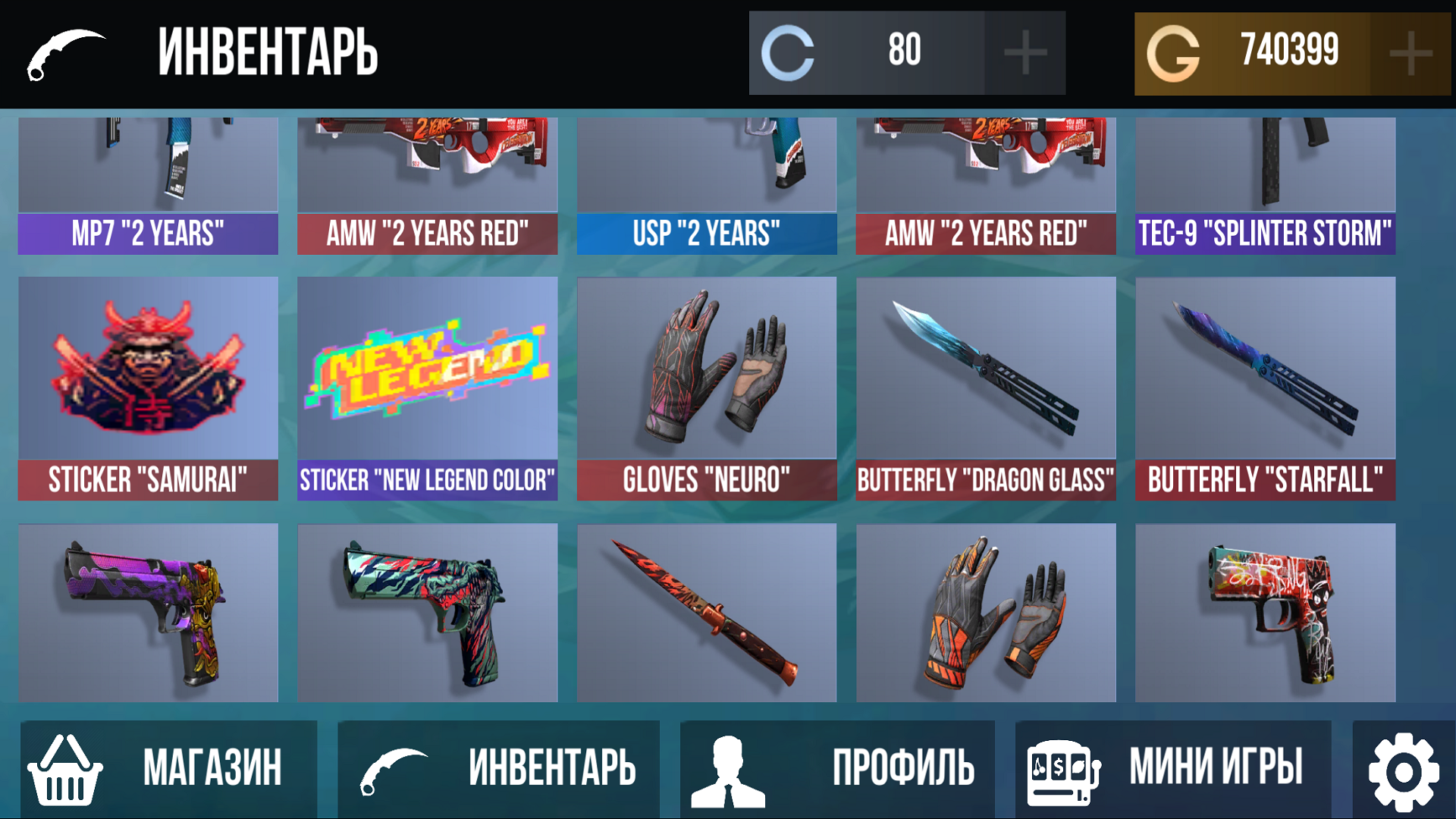1456x819 pixels.
Task: Select the USP "2 Years" skin
Action: (707, 182)
